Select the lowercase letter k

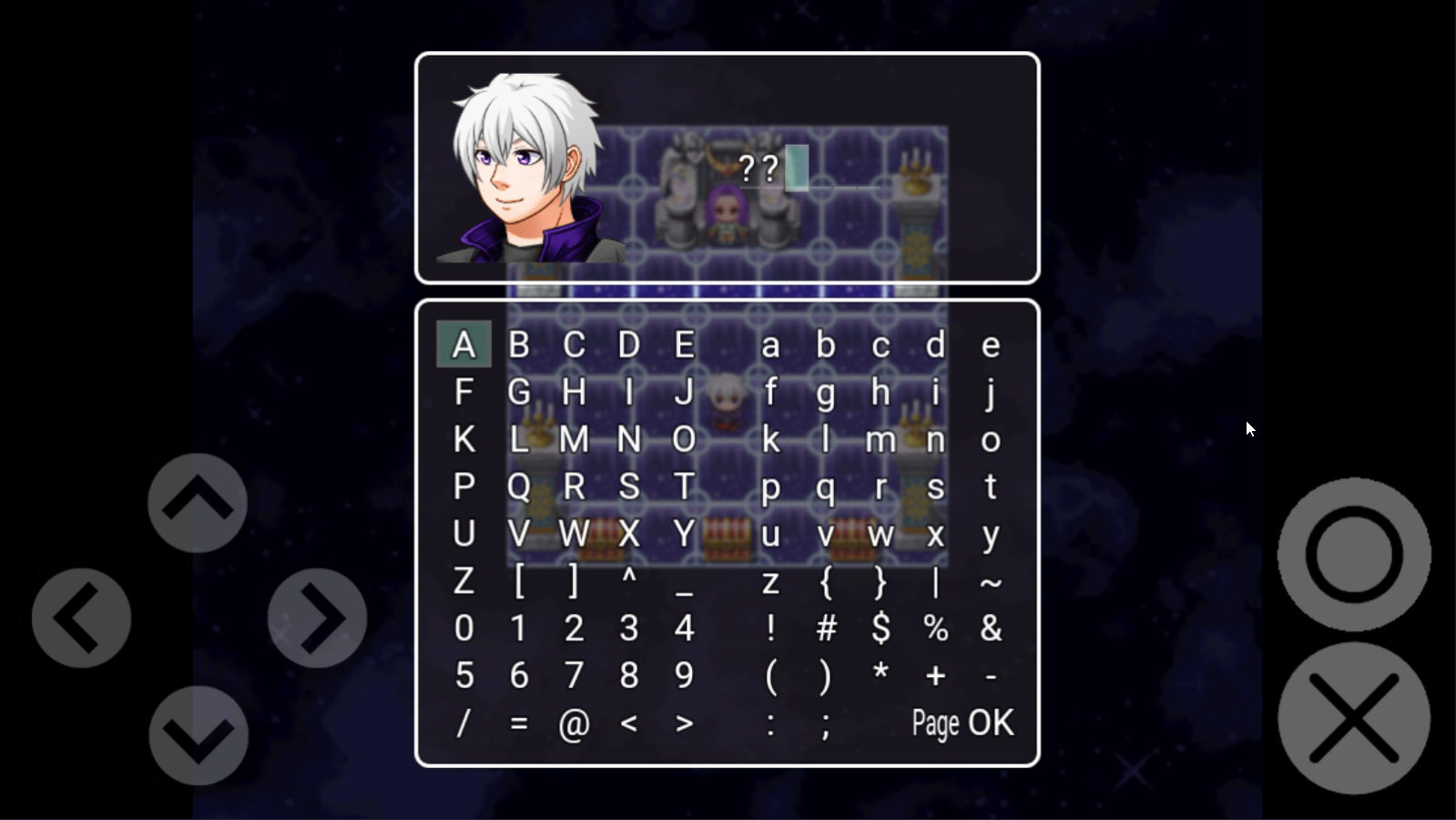click(x=770, y=440)
